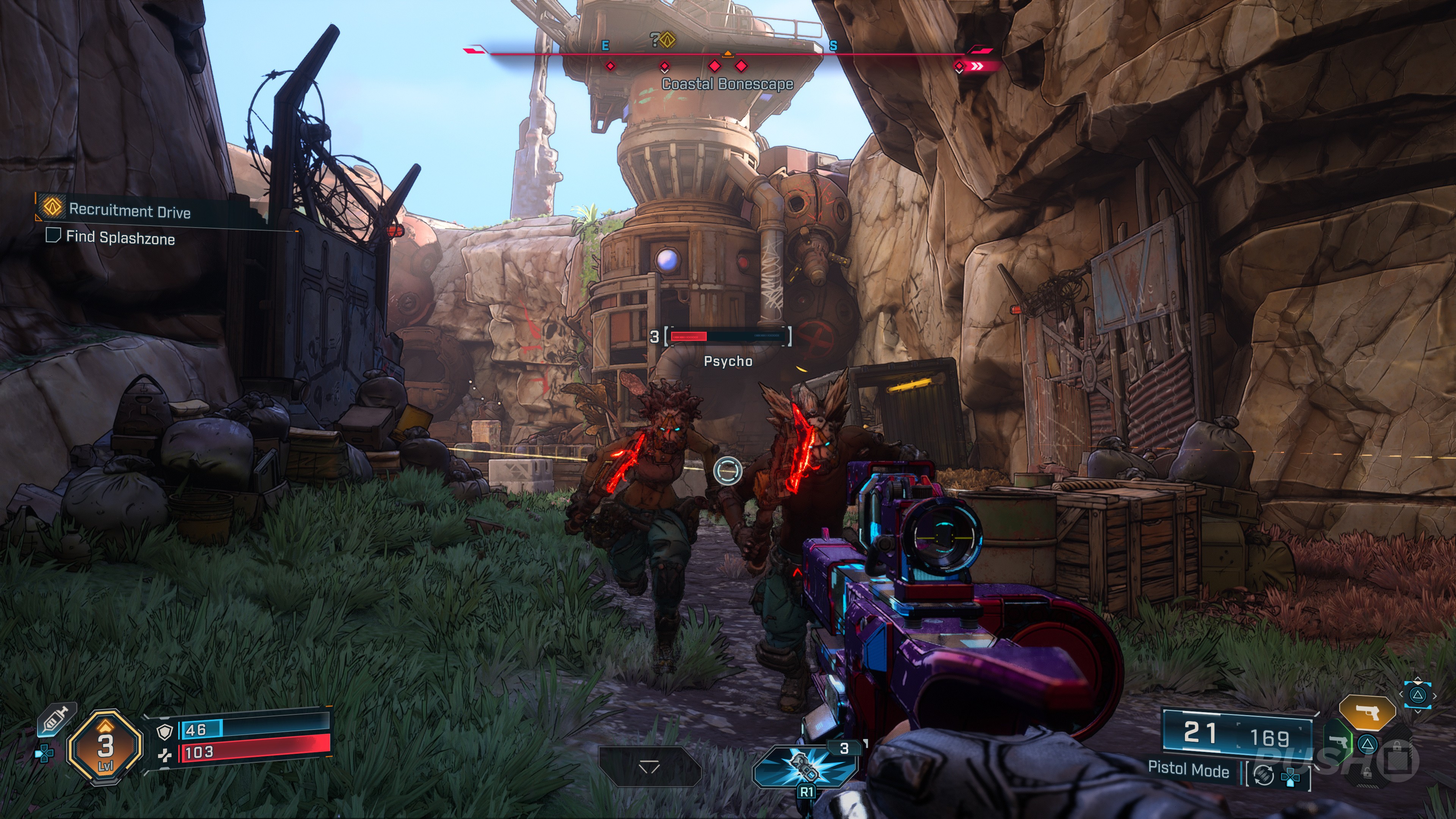
Task: Select the yellow quest marker on the compass
Action: click(x=667, y=39)
